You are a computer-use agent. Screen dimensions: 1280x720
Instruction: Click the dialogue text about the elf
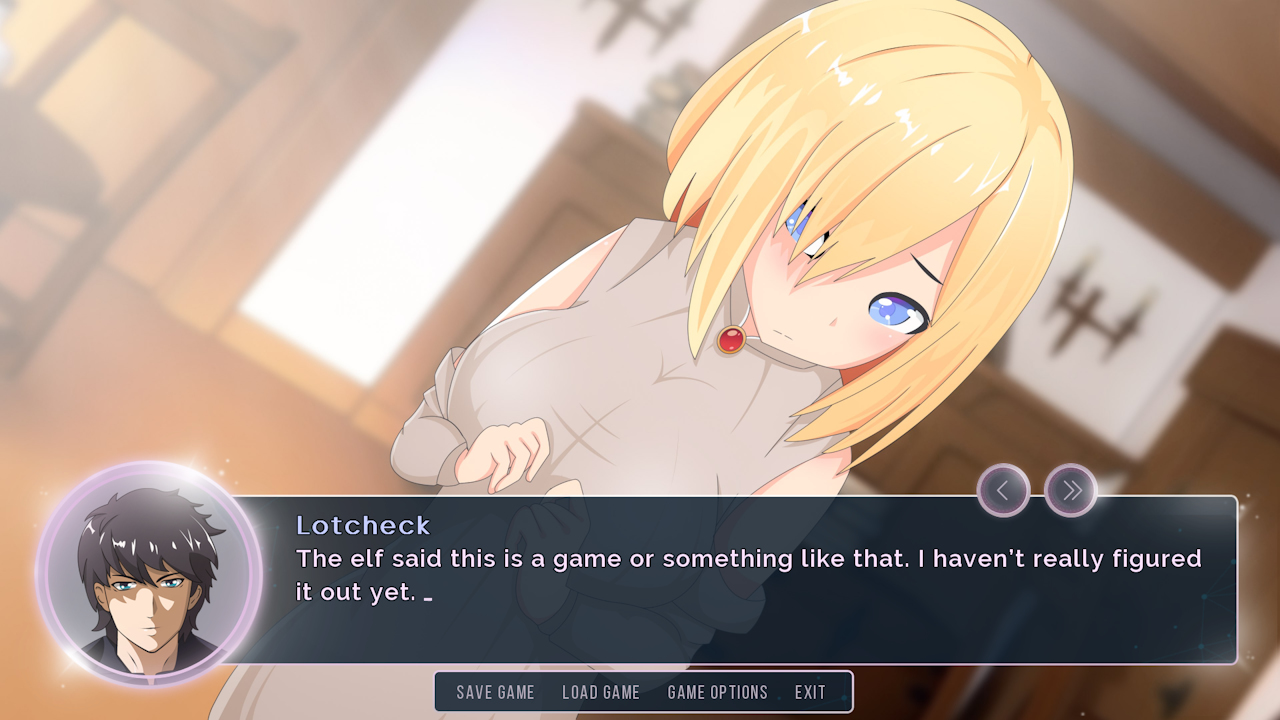700,559
